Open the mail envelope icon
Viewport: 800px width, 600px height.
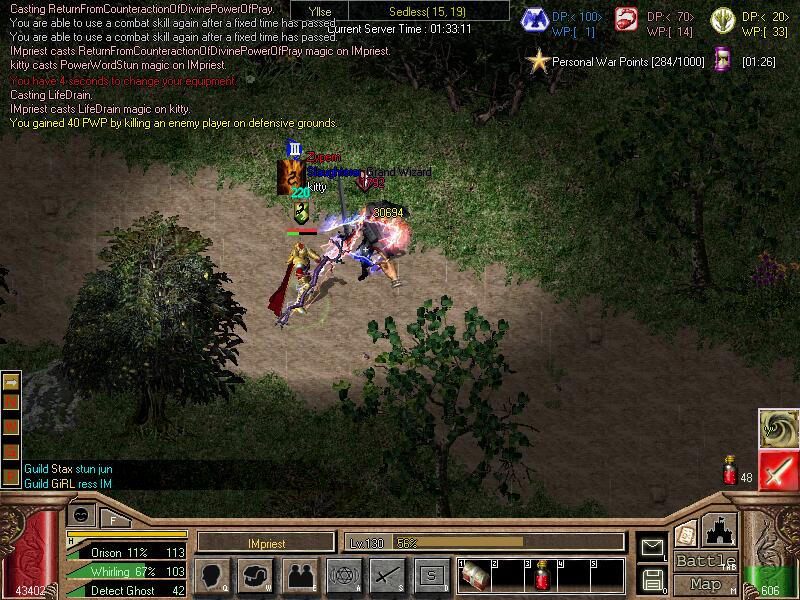652,547
